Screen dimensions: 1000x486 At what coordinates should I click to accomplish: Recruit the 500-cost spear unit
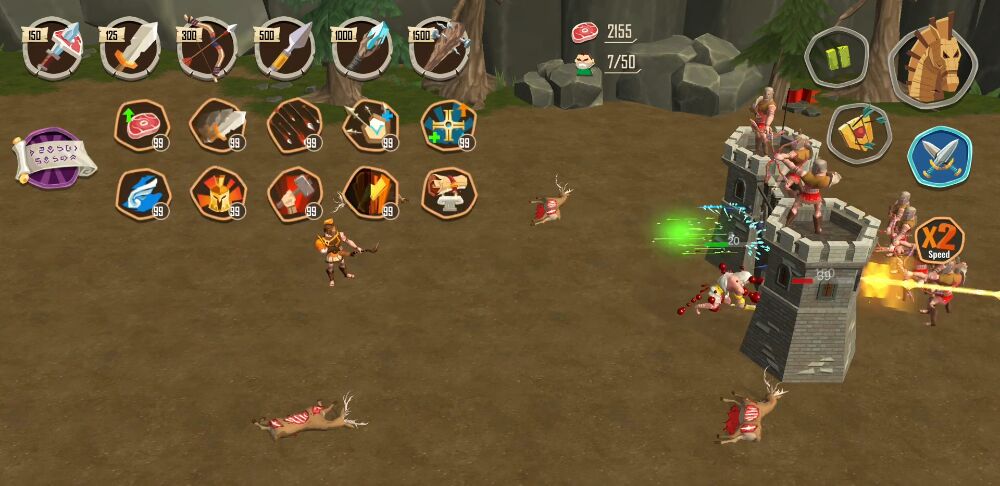click(x=284, y=48)
